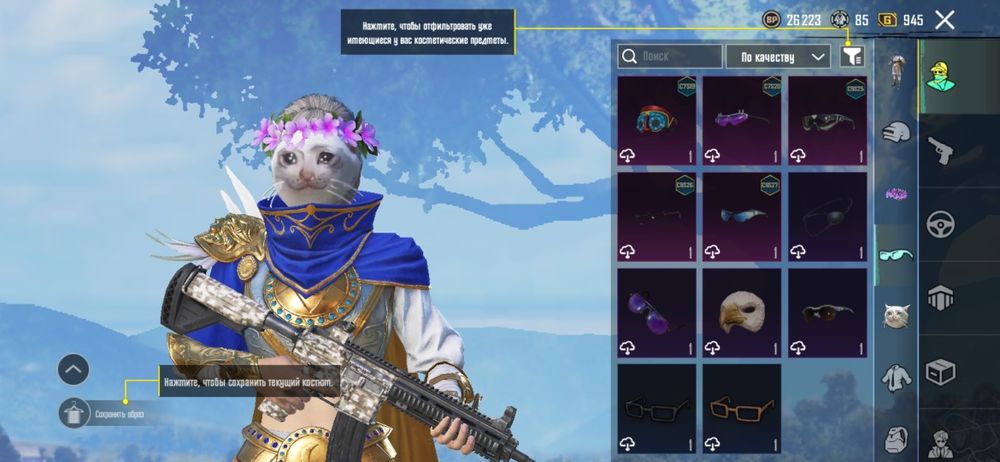Open the crate box category tab
1000x462 pixels.
pyautogui.click(x=940, y=372)
